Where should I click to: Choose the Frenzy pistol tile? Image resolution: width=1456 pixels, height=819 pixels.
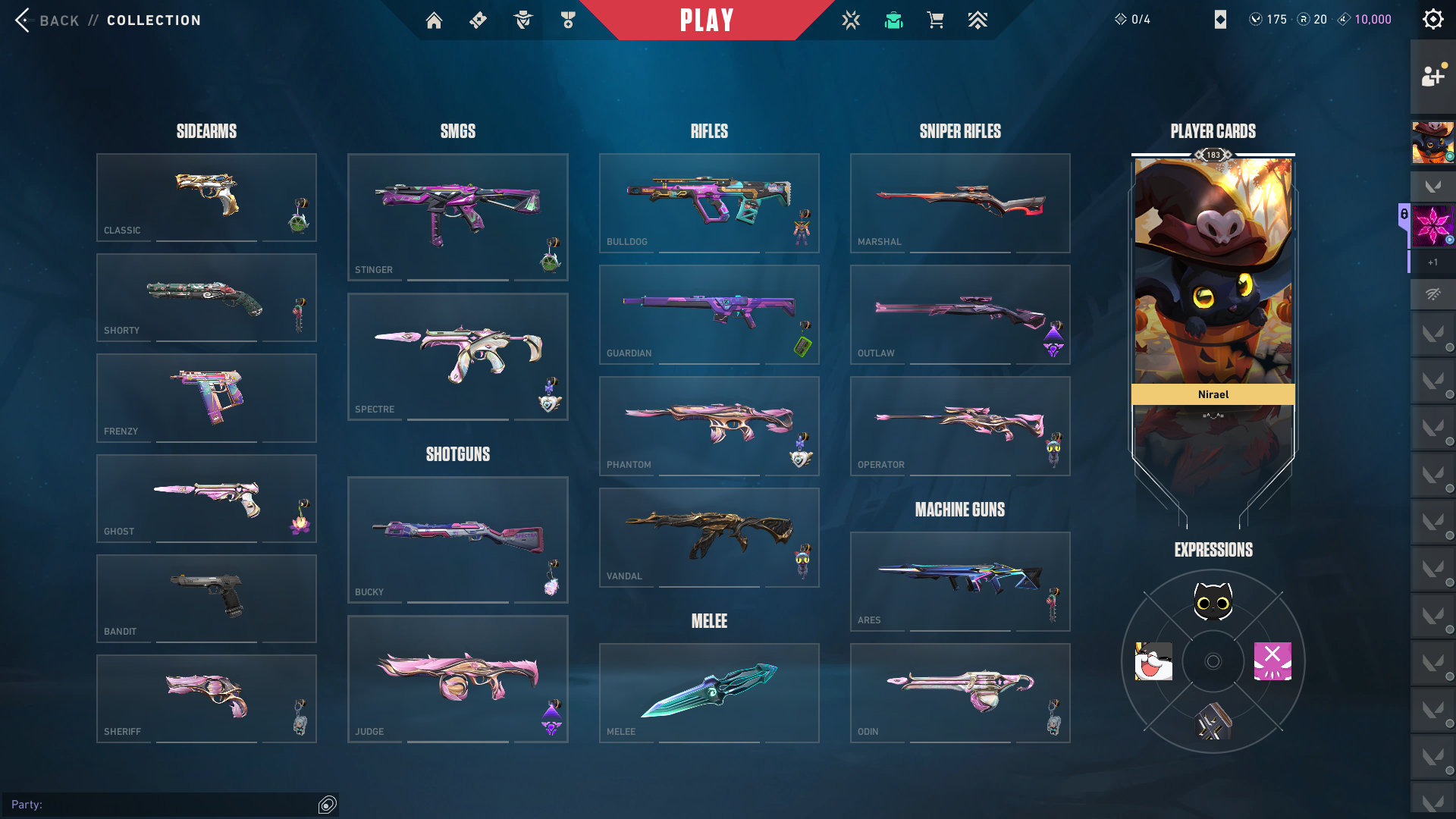pyautogui.click(x=206, y=397)
